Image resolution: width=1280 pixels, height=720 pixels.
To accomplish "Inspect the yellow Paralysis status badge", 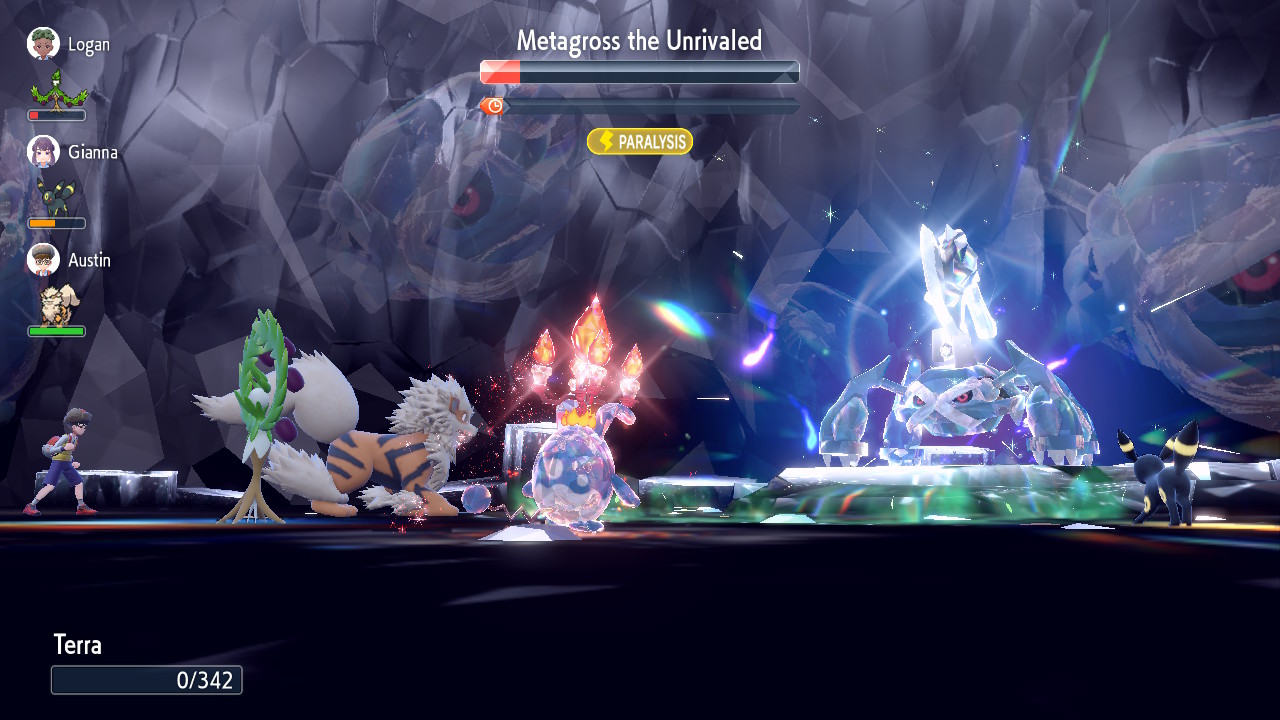I will pos(640,142).
